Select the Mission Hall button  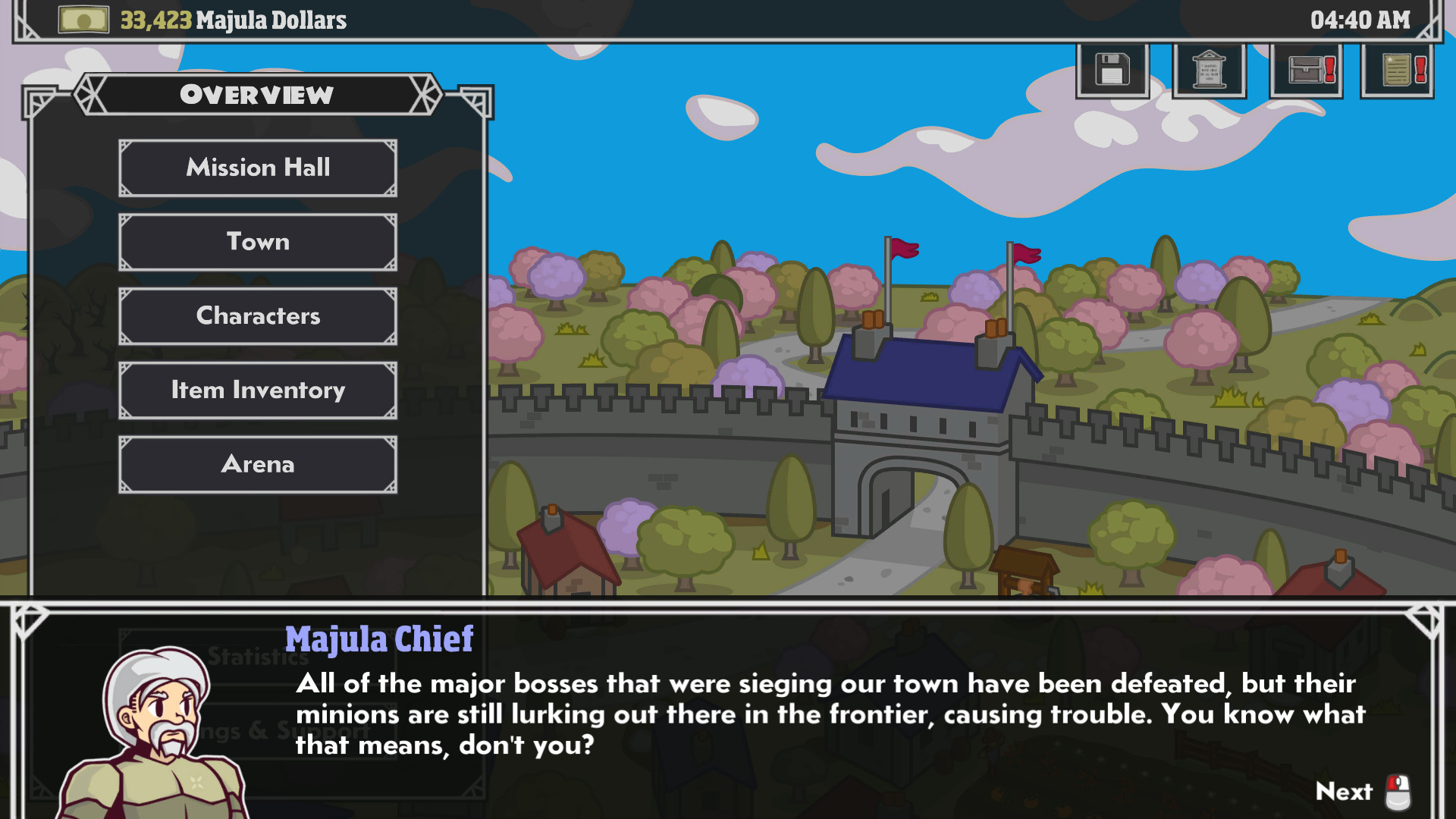(257, 168)
